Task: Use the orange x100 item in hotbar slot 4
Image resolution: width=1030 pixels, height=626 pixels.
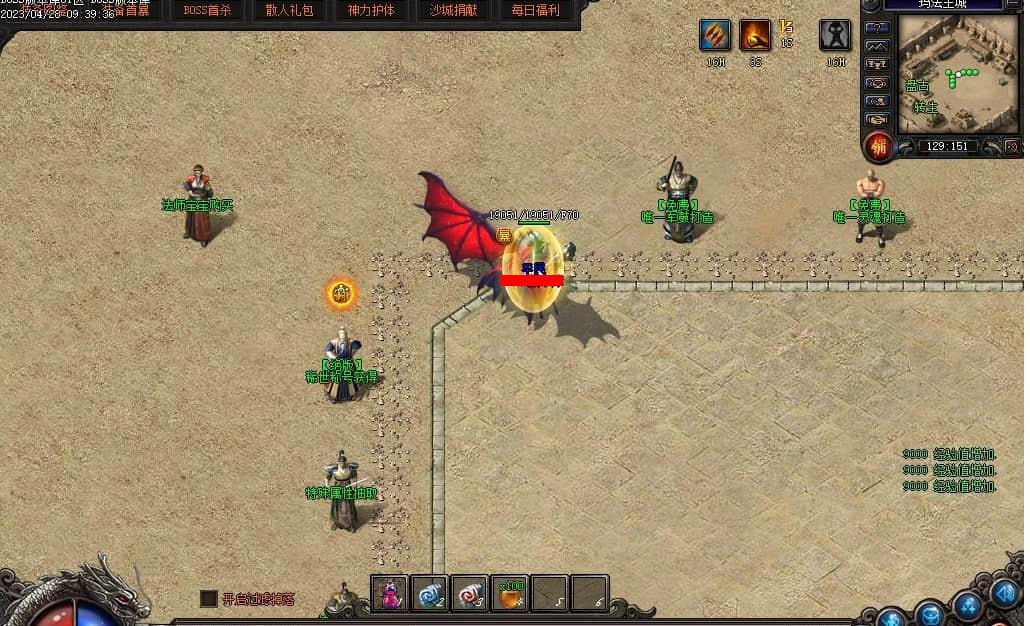Action: [x=510, y=594]
